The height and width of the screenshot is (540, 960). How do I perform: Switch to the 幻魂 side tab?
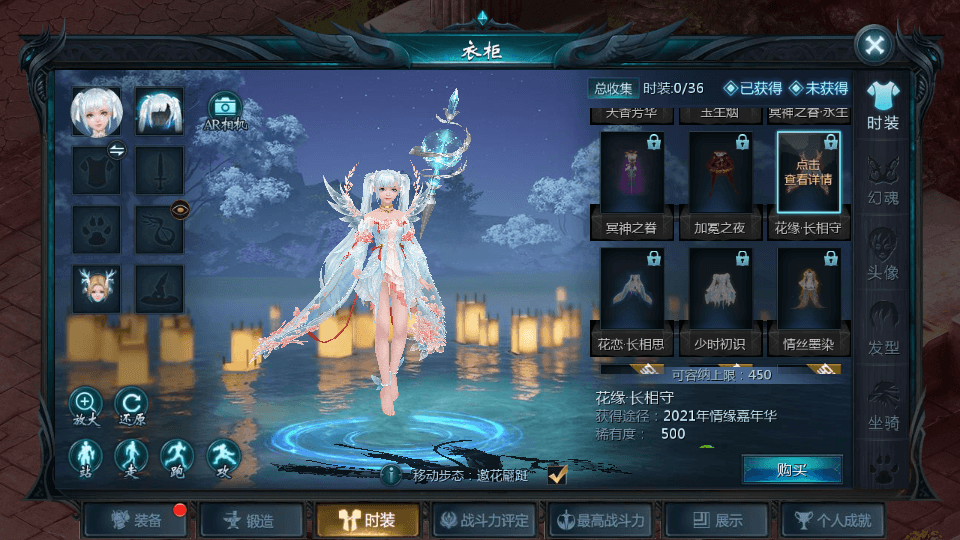click(883, 180)
